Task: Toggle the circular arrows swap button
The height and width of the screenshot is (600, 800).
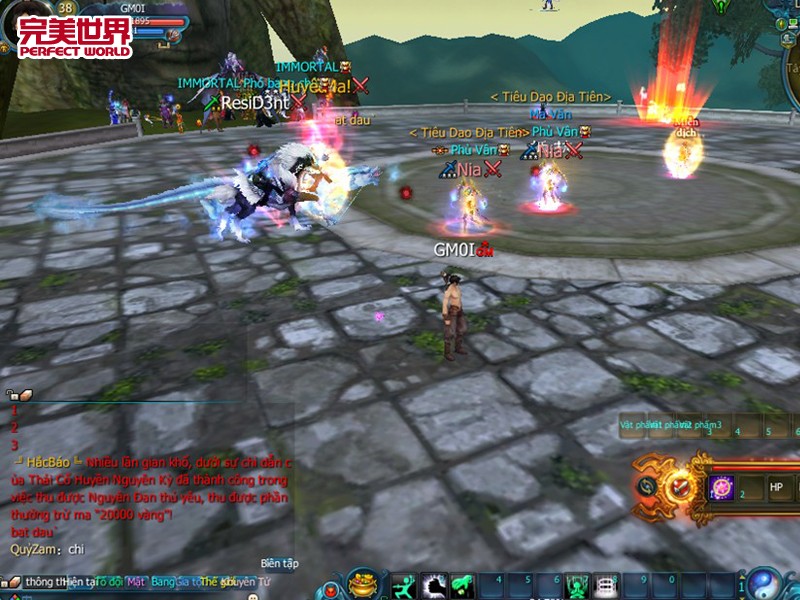Action: (x=647, y=487)
